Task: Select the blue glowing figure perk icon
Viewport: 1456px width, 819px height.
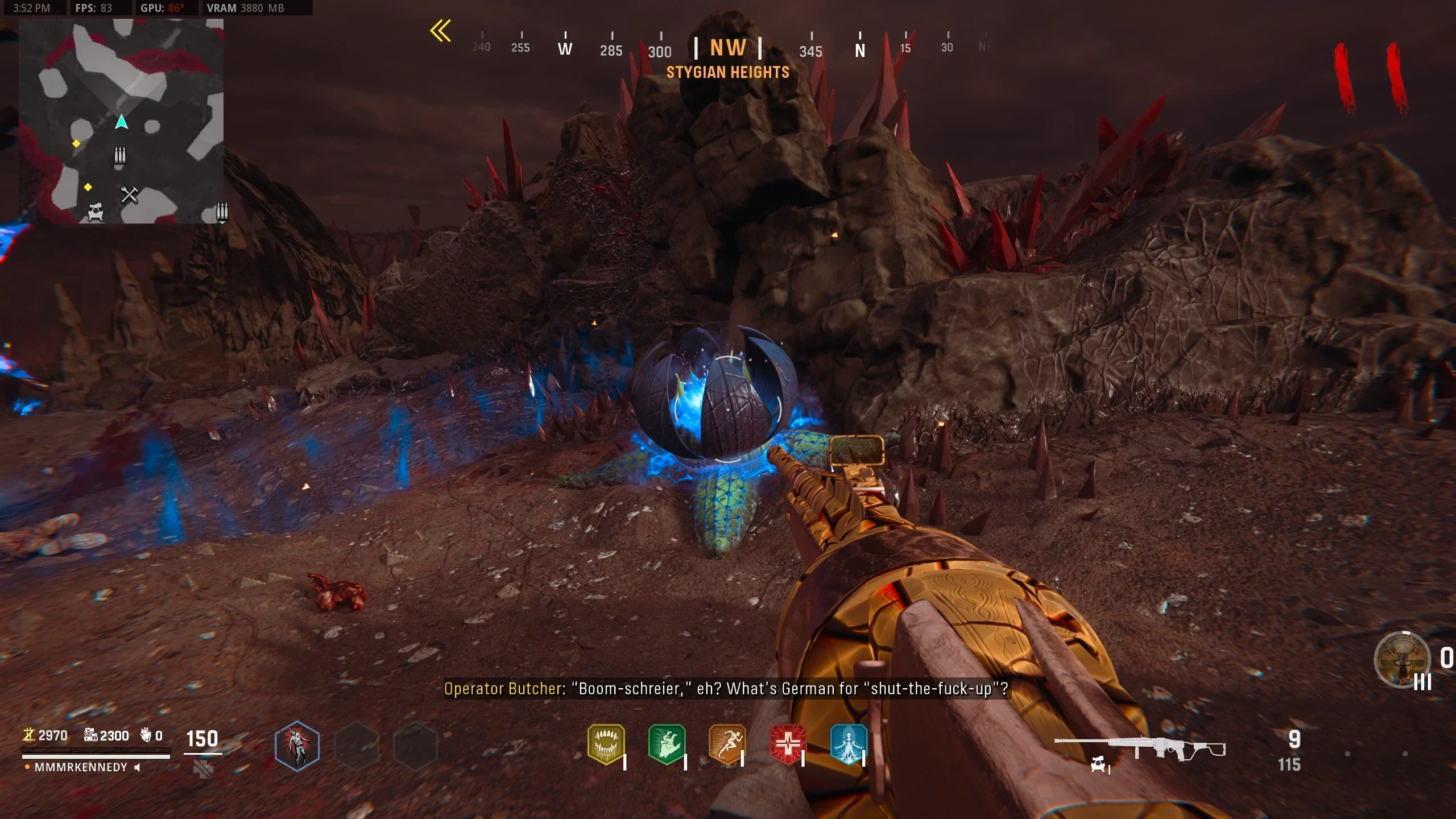Action: tap(849, 744)
